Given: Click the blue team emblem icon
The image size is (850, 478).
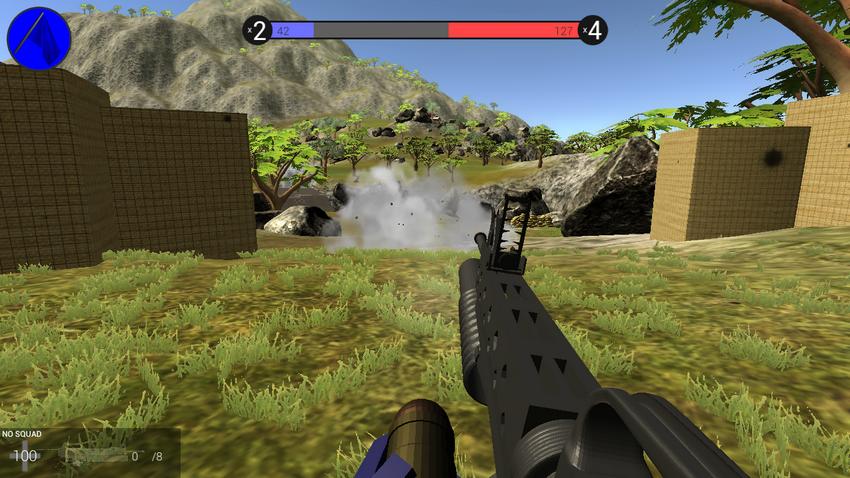Looking at the screenshot, I should pos(39,38).
